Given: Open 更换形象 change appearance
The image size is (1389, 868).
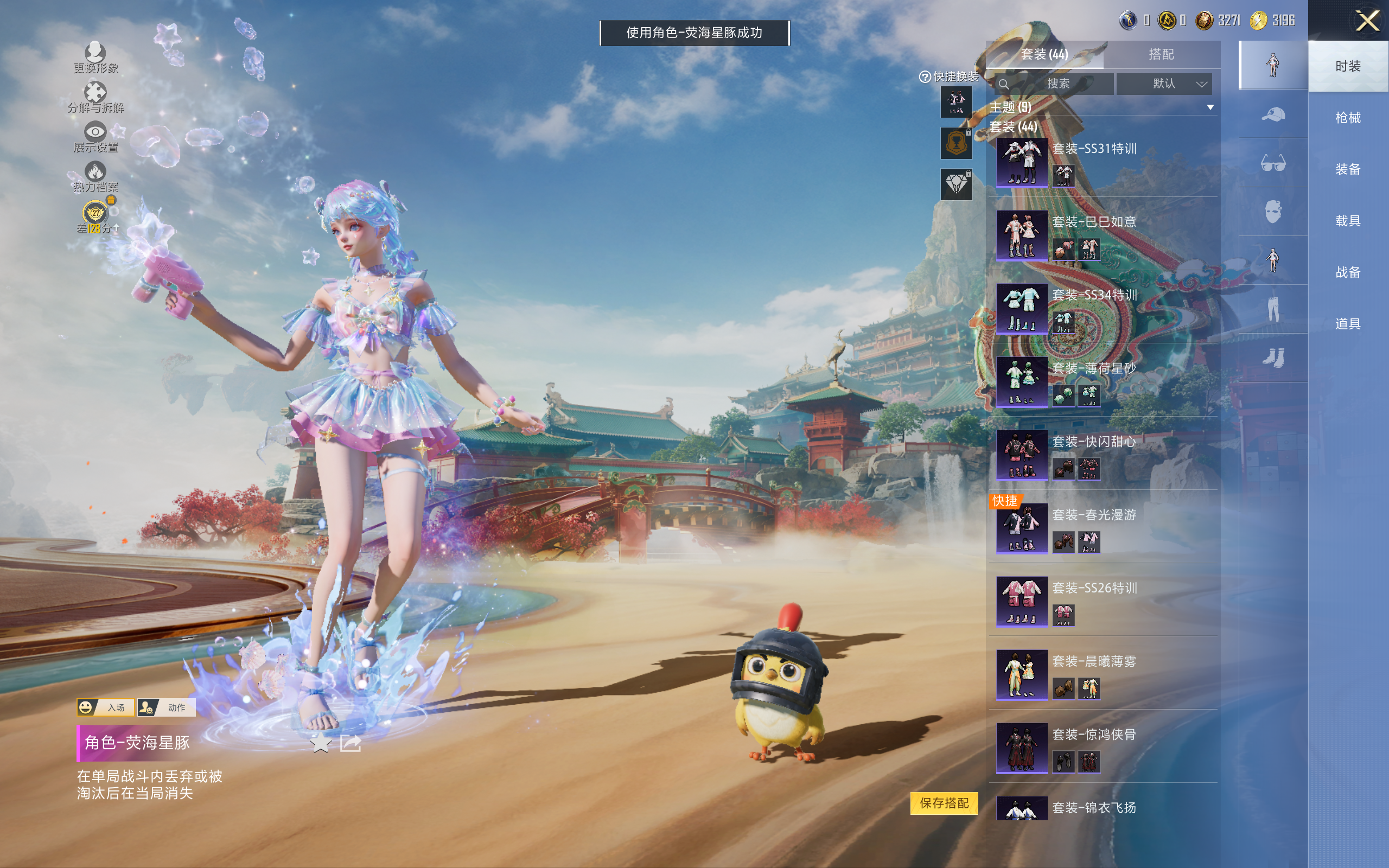Looking at the screenshot, I should coord(95,58).
